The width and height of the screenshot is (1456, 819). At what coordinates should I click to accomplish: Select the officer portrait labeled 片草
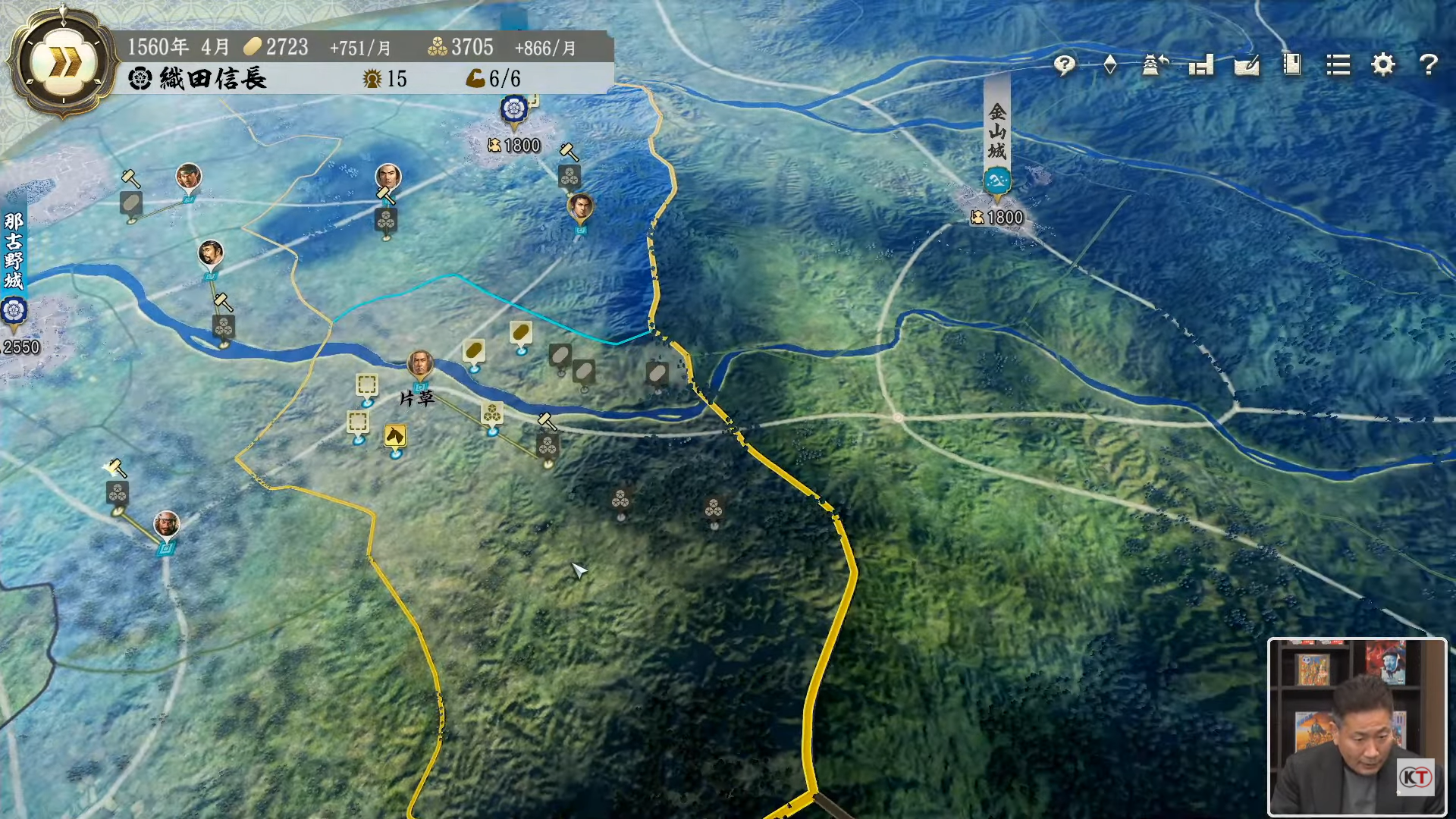(x=420, y=364)
